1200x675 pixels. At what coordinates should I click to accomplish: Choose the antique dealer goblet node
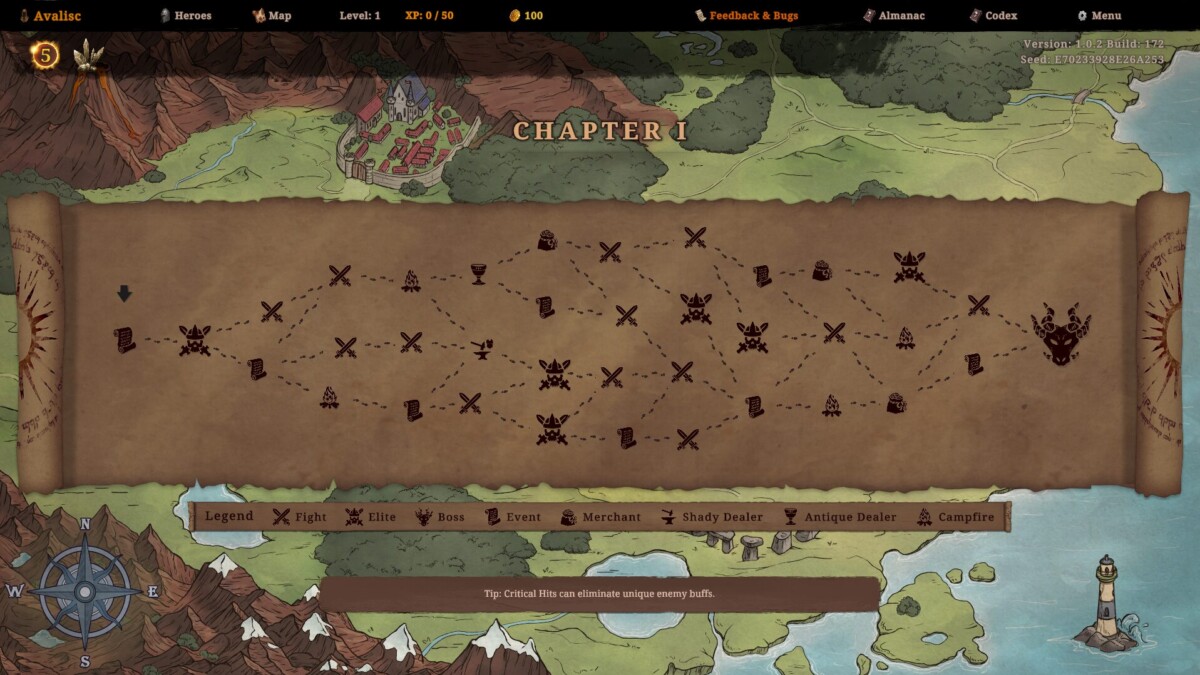click(478, 273)
